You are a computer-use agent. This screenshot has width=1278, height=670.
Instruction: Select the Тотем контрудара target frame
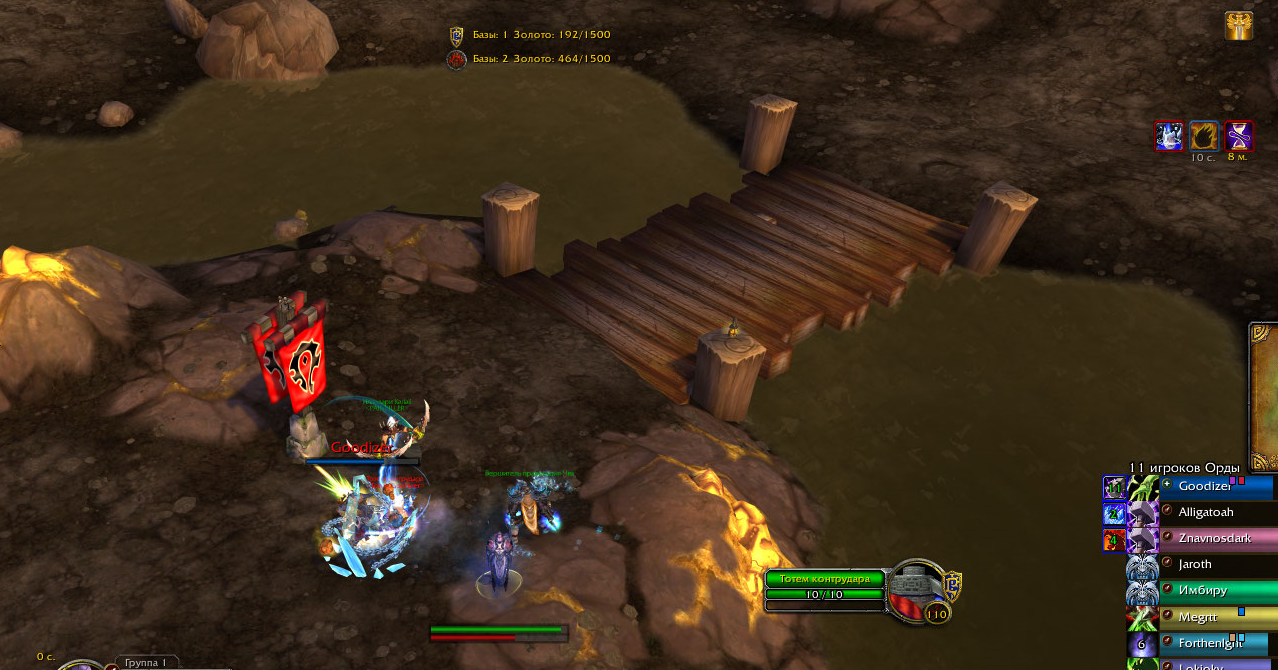click(825, 579)
